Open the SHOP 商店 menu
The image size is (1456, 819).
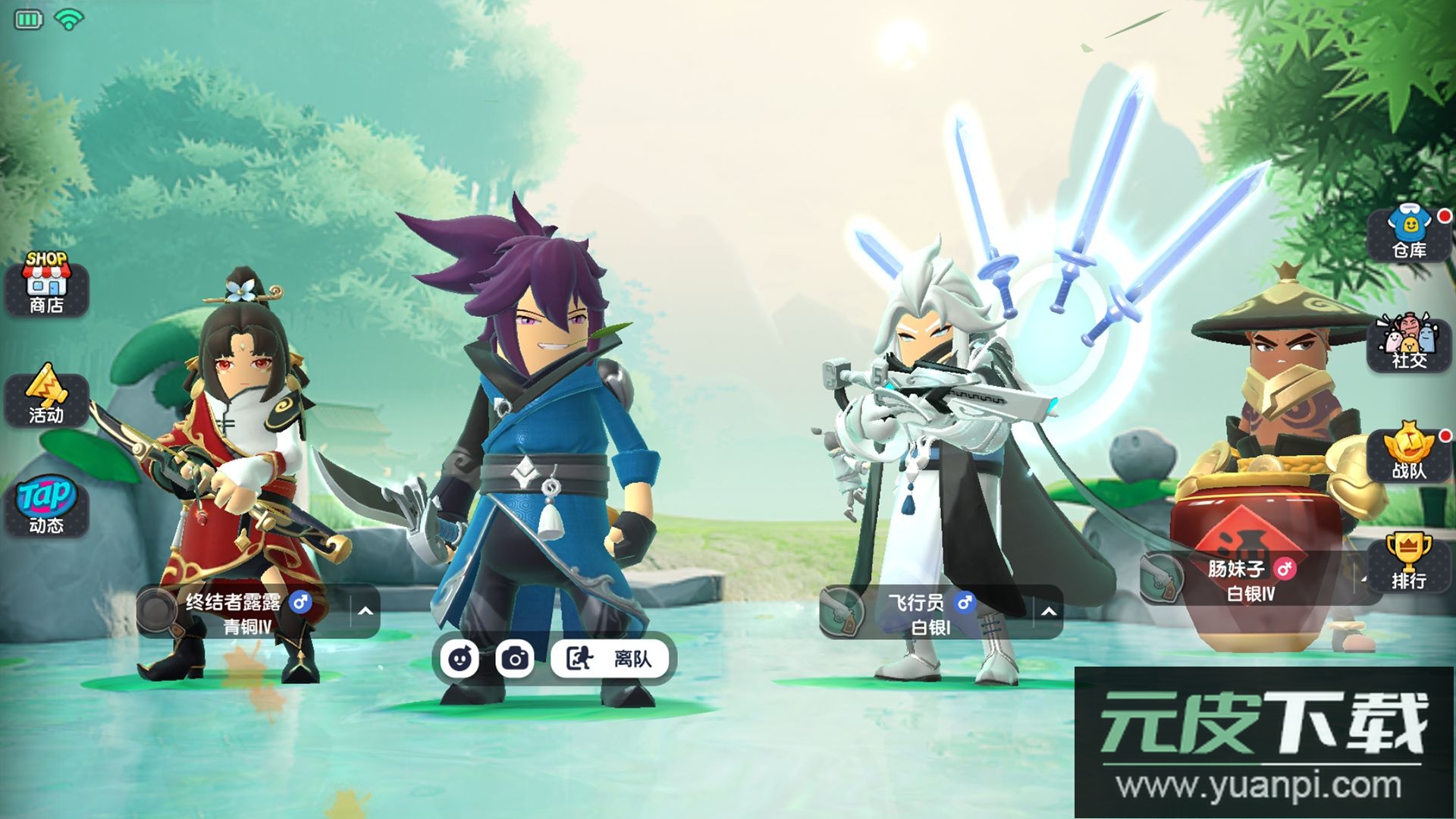pyautogui.click(x=46, y=284)
